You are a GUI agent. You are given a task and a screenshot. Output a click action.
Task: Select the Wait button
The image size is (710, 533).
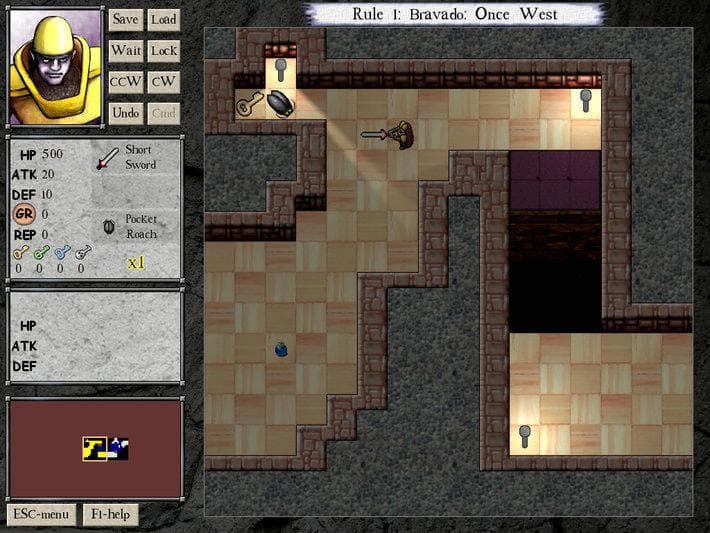[x=125, y=50]
